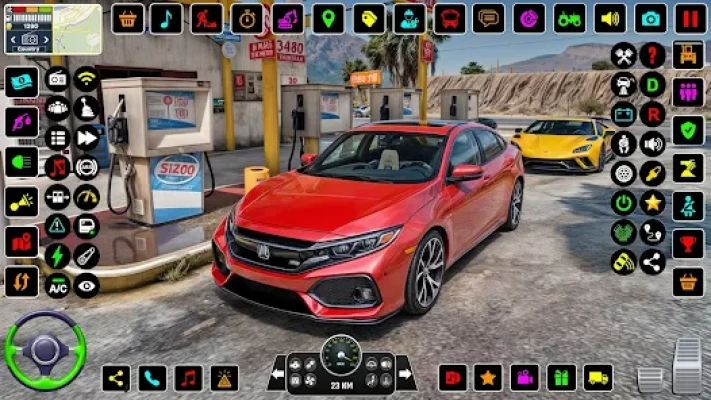Select the yellow delivery truck icon
Viewport: 711px width, 400px height.
click(x=597, y=378)
